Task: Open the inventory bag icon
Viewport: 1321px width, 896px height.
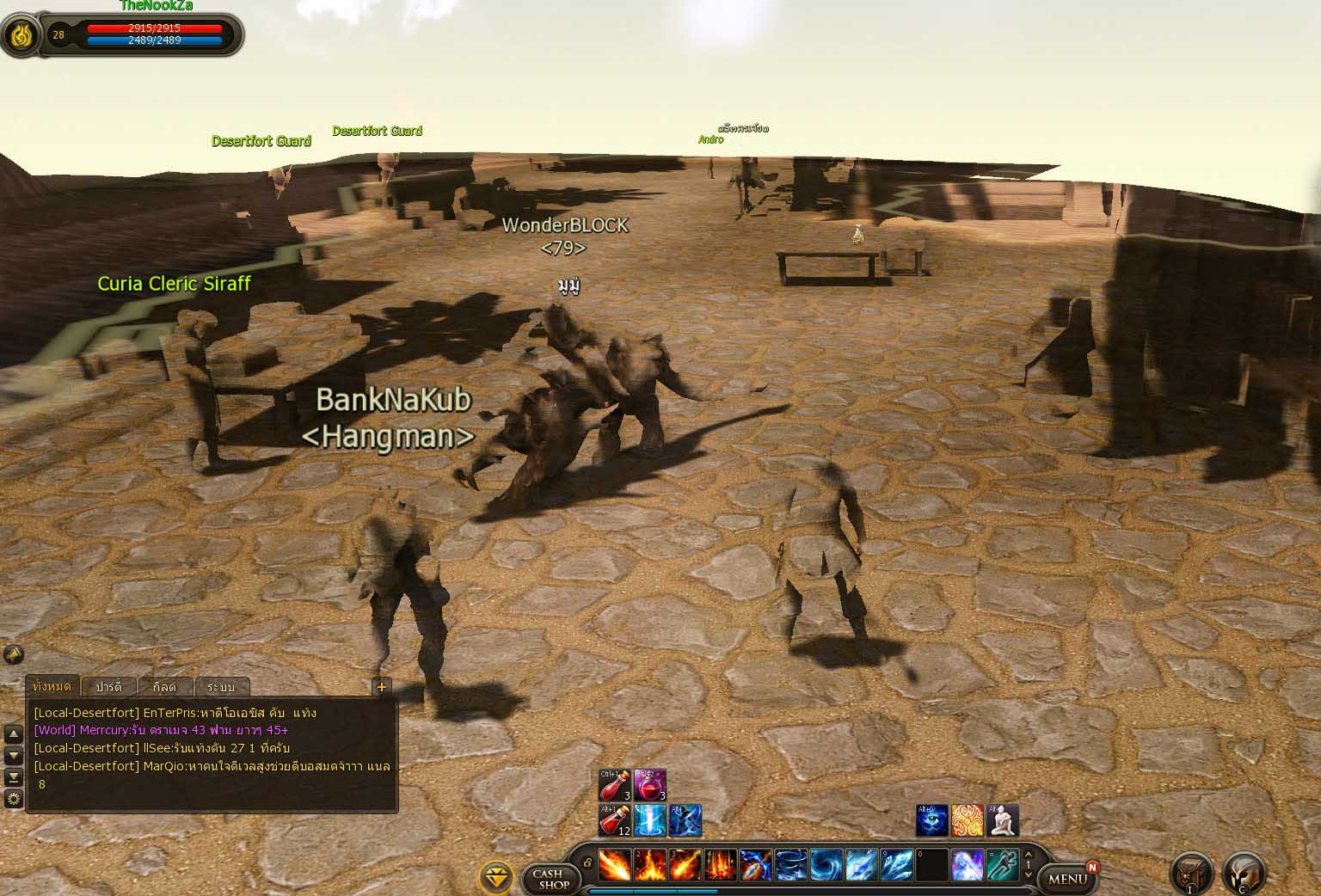Action: pyautogui.click(x=1191, y=873)
